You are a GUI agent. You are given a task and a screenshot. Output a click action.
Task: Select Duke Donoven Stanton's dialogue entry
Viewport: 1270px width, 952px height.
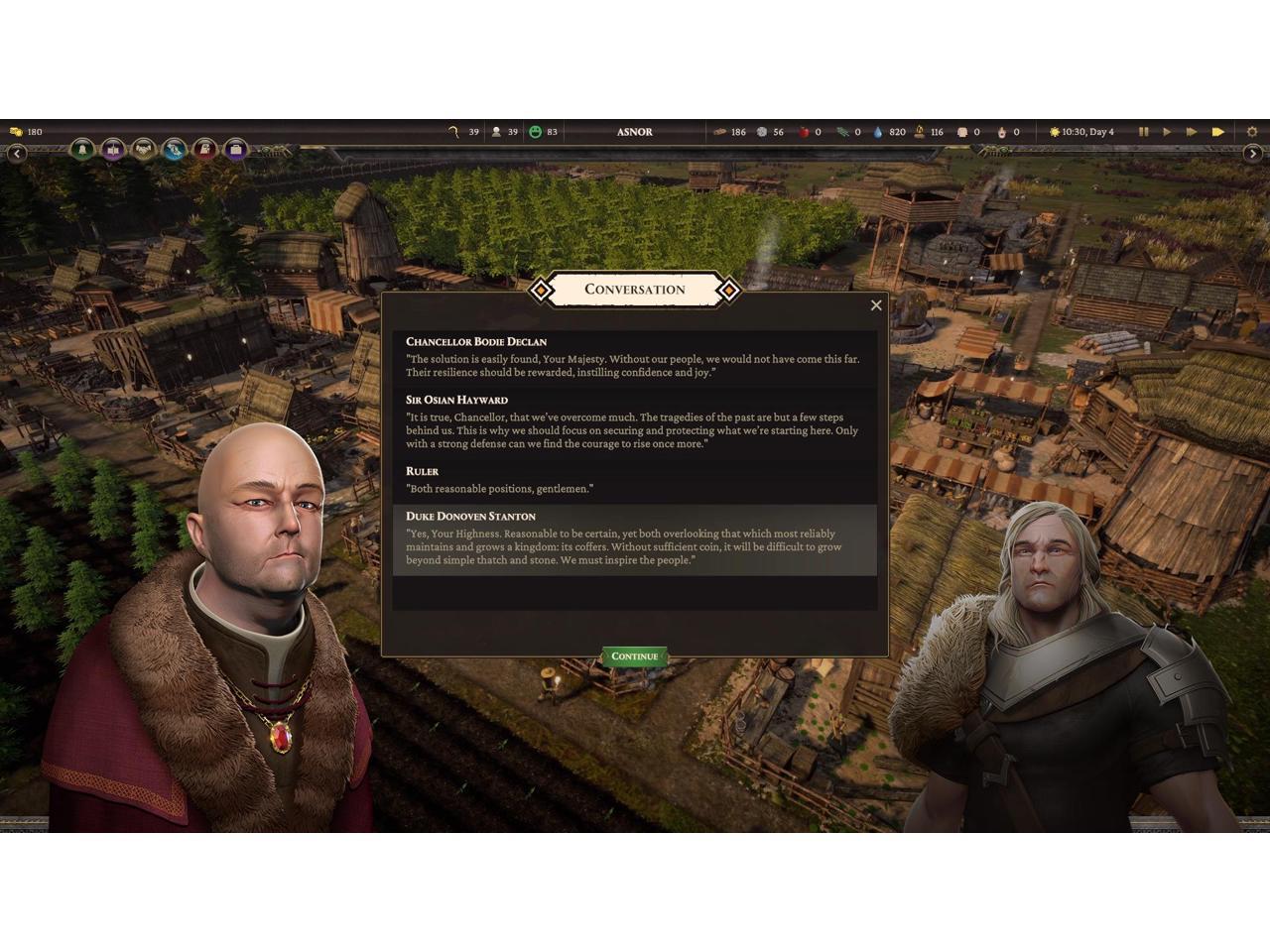[634, 539]
